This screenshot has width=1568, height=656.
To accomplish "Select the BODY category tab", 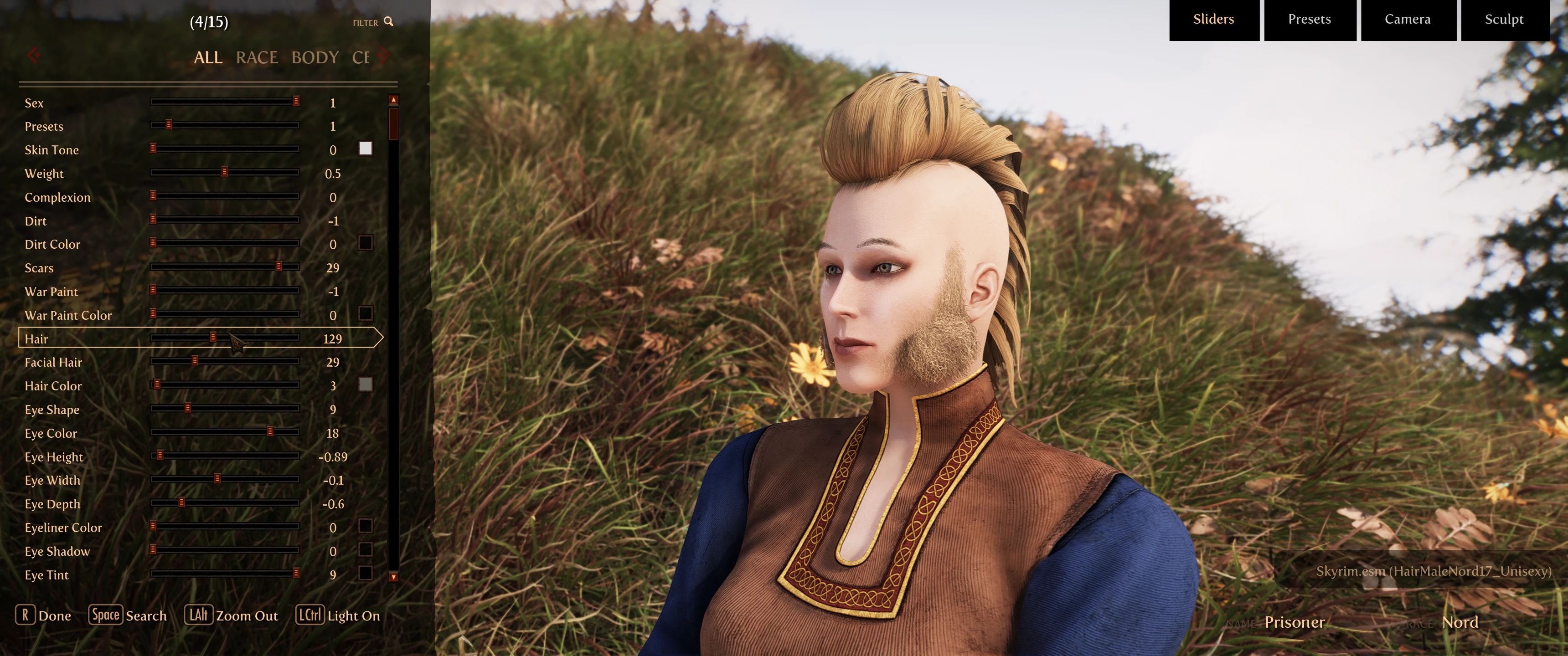I will click(316, 58).
